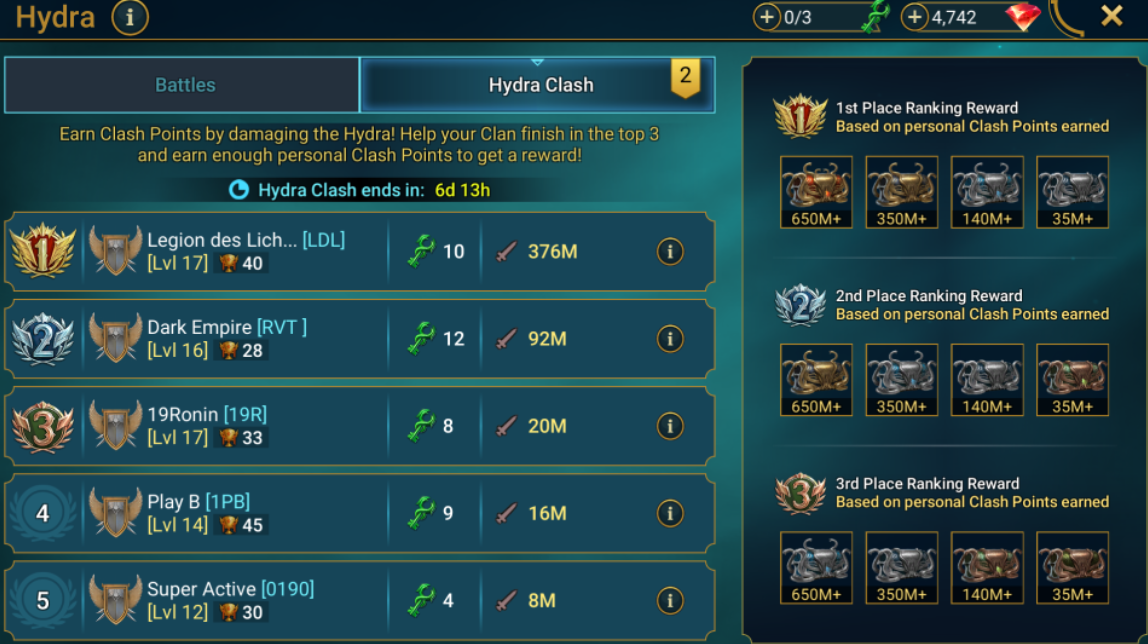The height and width of the screenshot is (644, 1148).
Task: Show info for Dark Empire clan
Action: coord(670,339)
